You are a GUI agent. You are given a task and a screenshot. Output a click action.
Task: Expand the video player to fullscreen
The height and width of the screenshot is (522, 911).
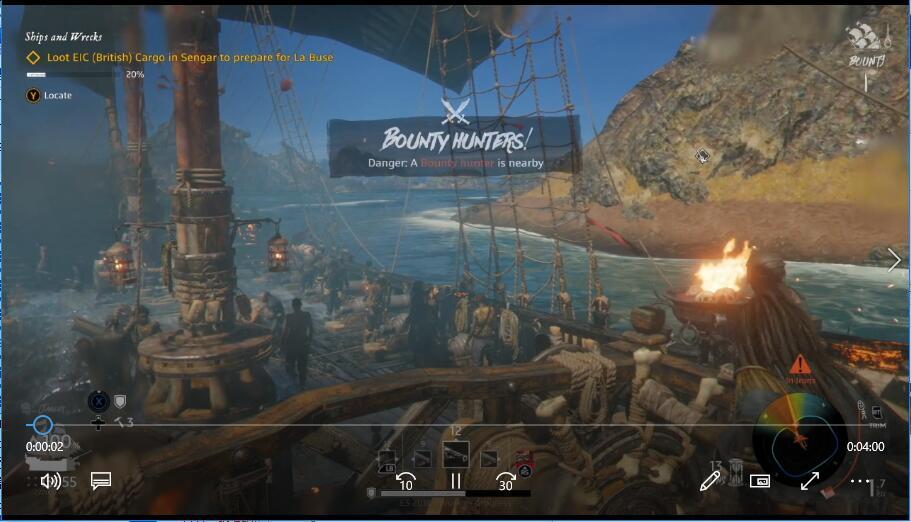pyautogui.click(x=810, y=481)
